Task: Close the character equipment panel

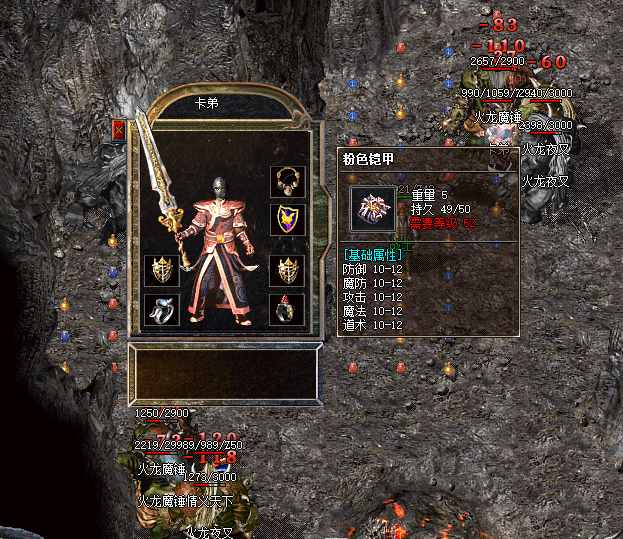Action: [x=119, y=130]
